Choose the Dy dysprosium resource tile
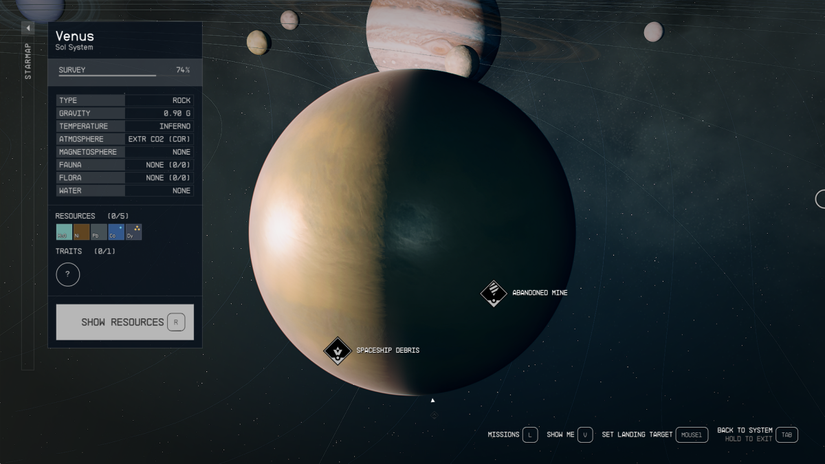Image resolution: width=825 pixels, height=464 pixels. (134, 232)
